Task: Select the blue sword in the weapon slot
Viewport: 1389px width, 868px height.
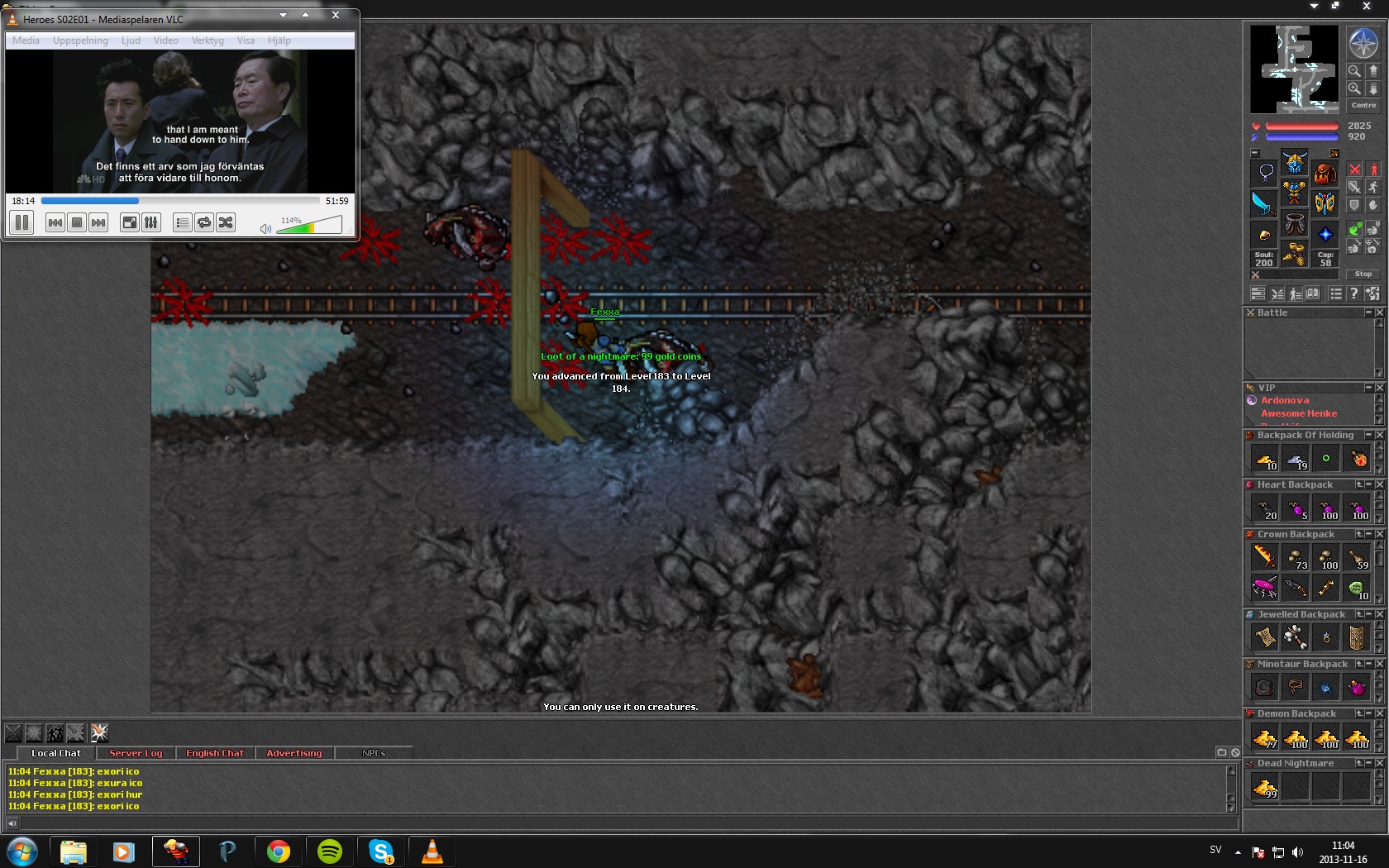Action: point(1263,203)
